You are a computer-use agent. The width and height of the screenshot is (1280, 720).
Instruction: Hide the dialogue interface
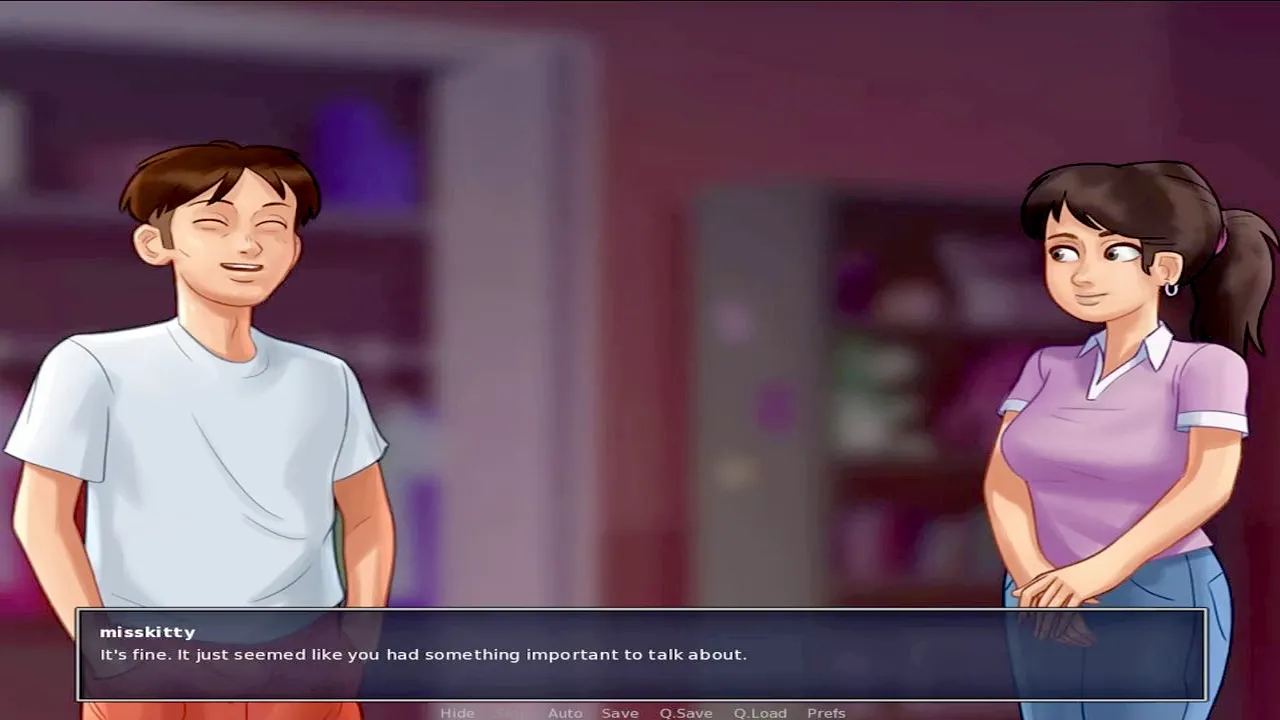point(457,713)
